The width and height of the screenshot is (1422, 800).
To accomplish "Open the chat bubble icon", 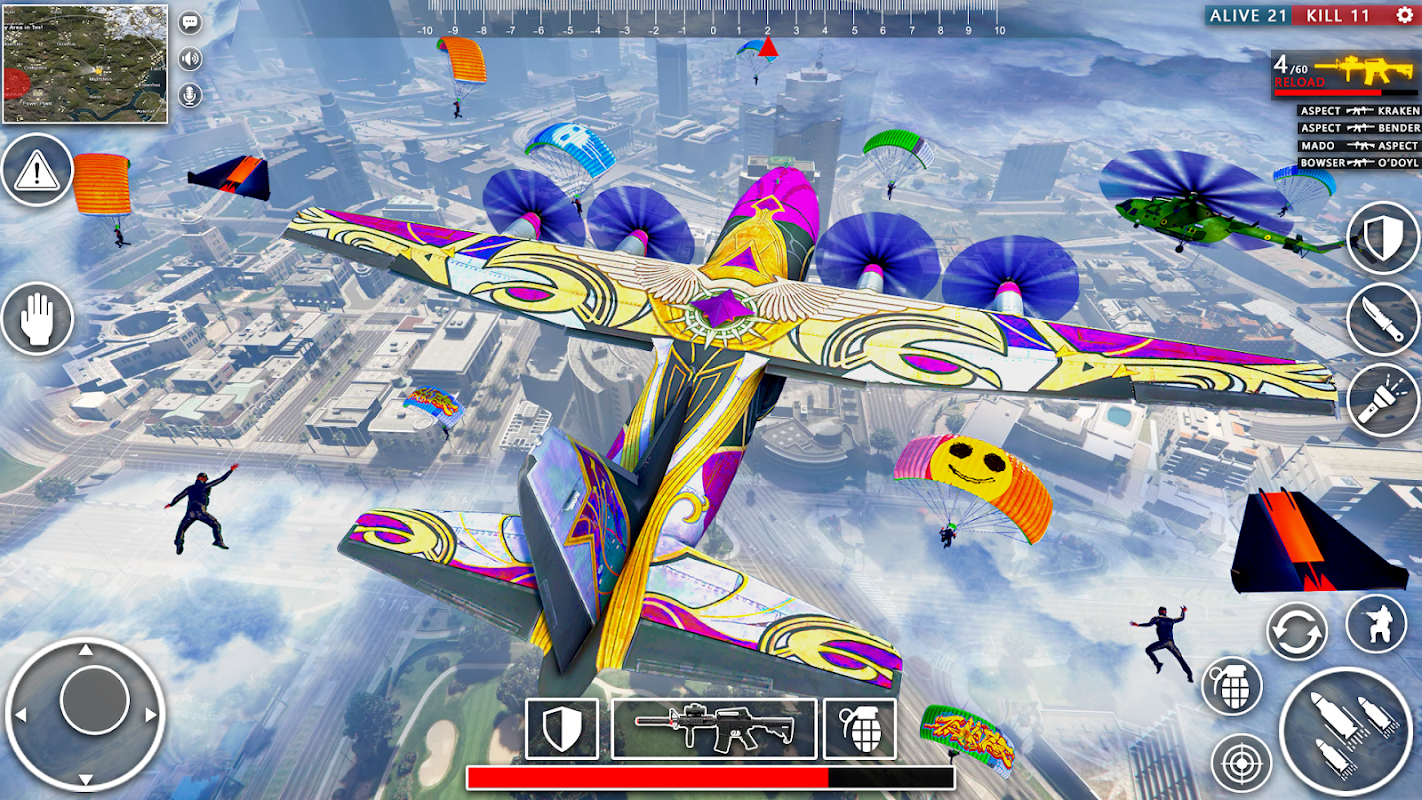I will 189,23.
